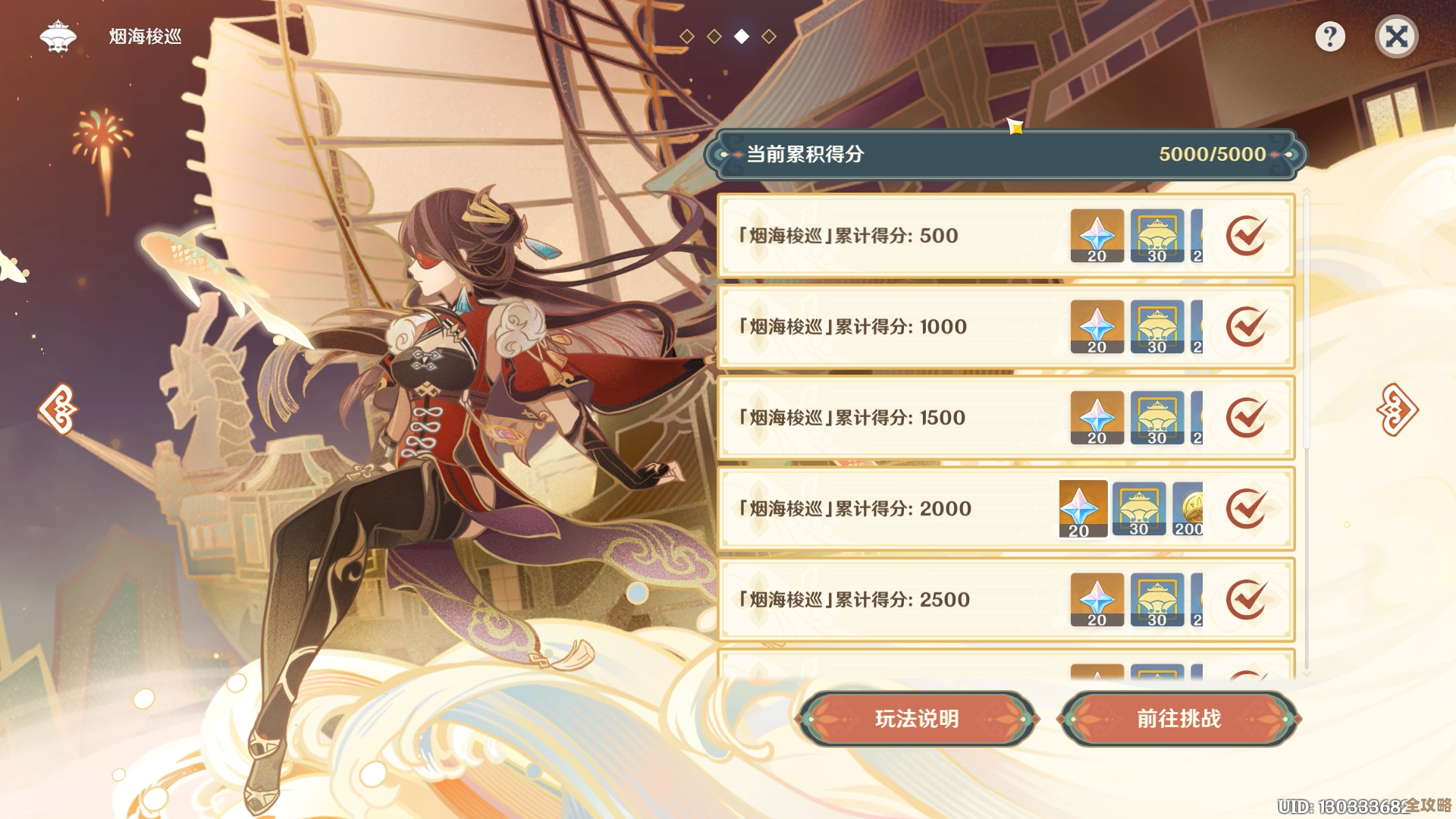Select the first diamond page indicator at top
Image resolution: width=1456 pixels, height=819 pixels.
[x=686, y=33]
